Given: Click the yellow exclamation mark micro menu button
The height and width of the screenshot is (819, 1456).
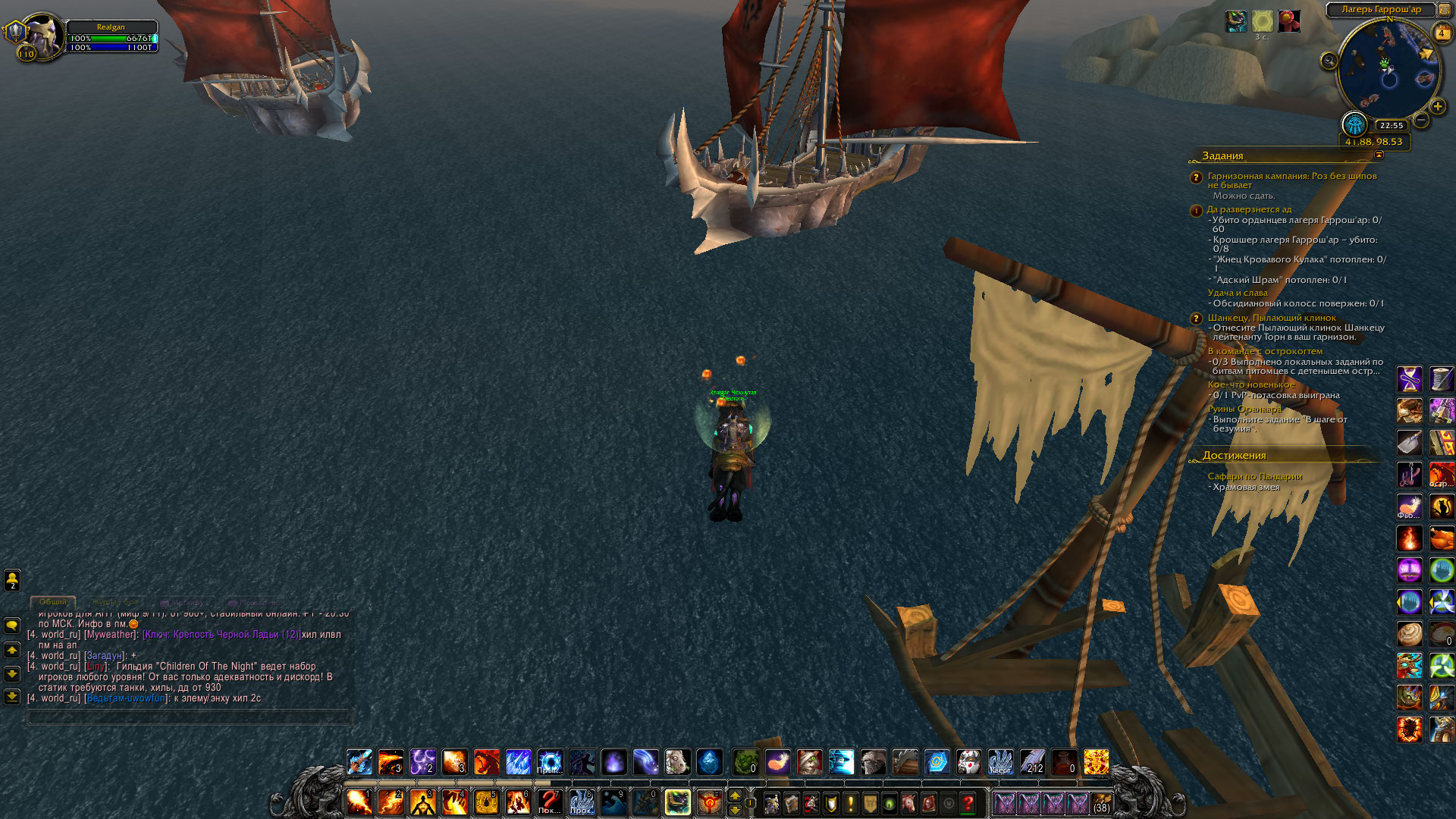Looking at the screenshot, I should tap(851, 803).
